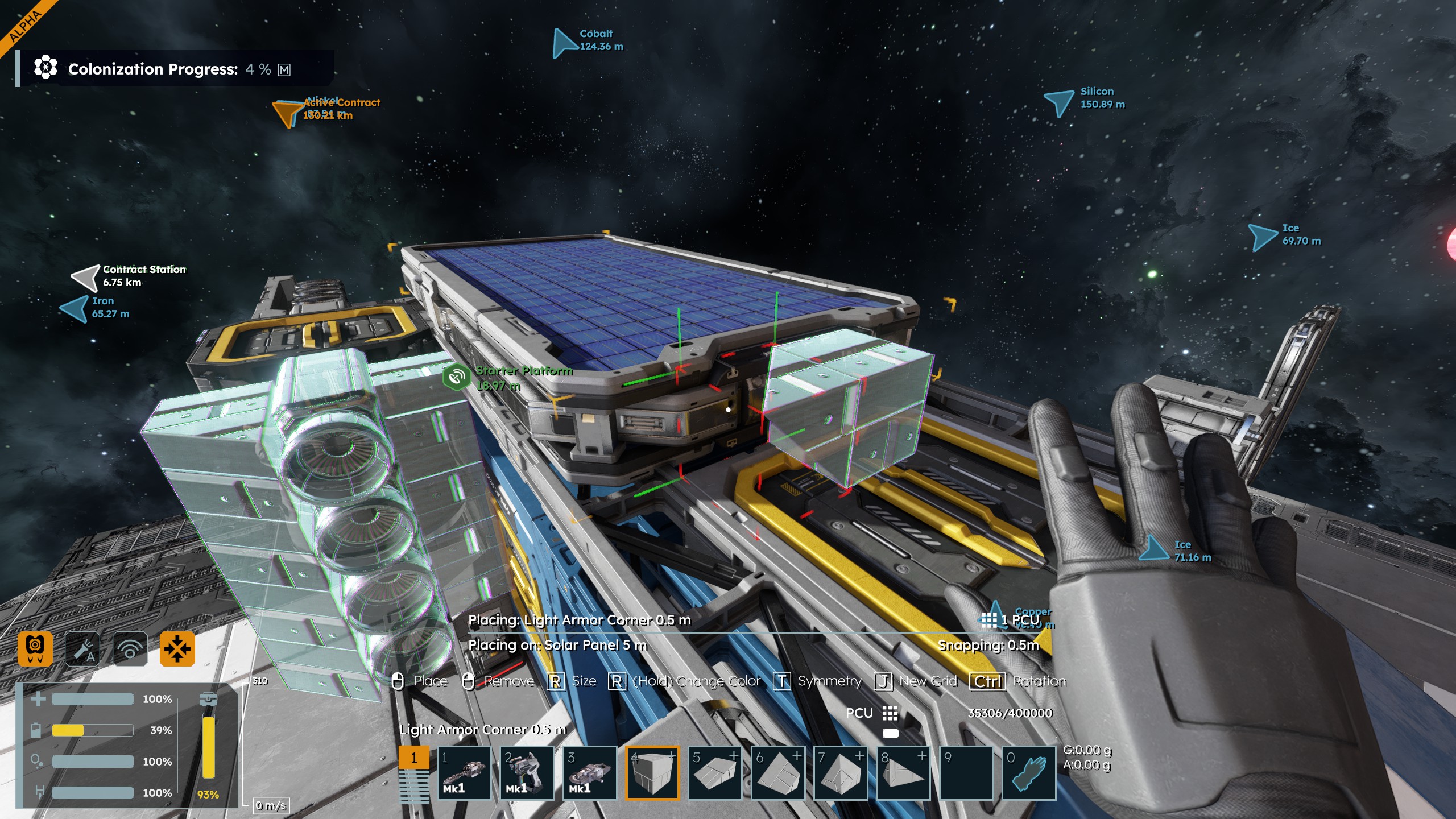Select the grinder Mk1 hotbar slot
The height and width of the screenshot is (819, 1456).
pos(589,773)
